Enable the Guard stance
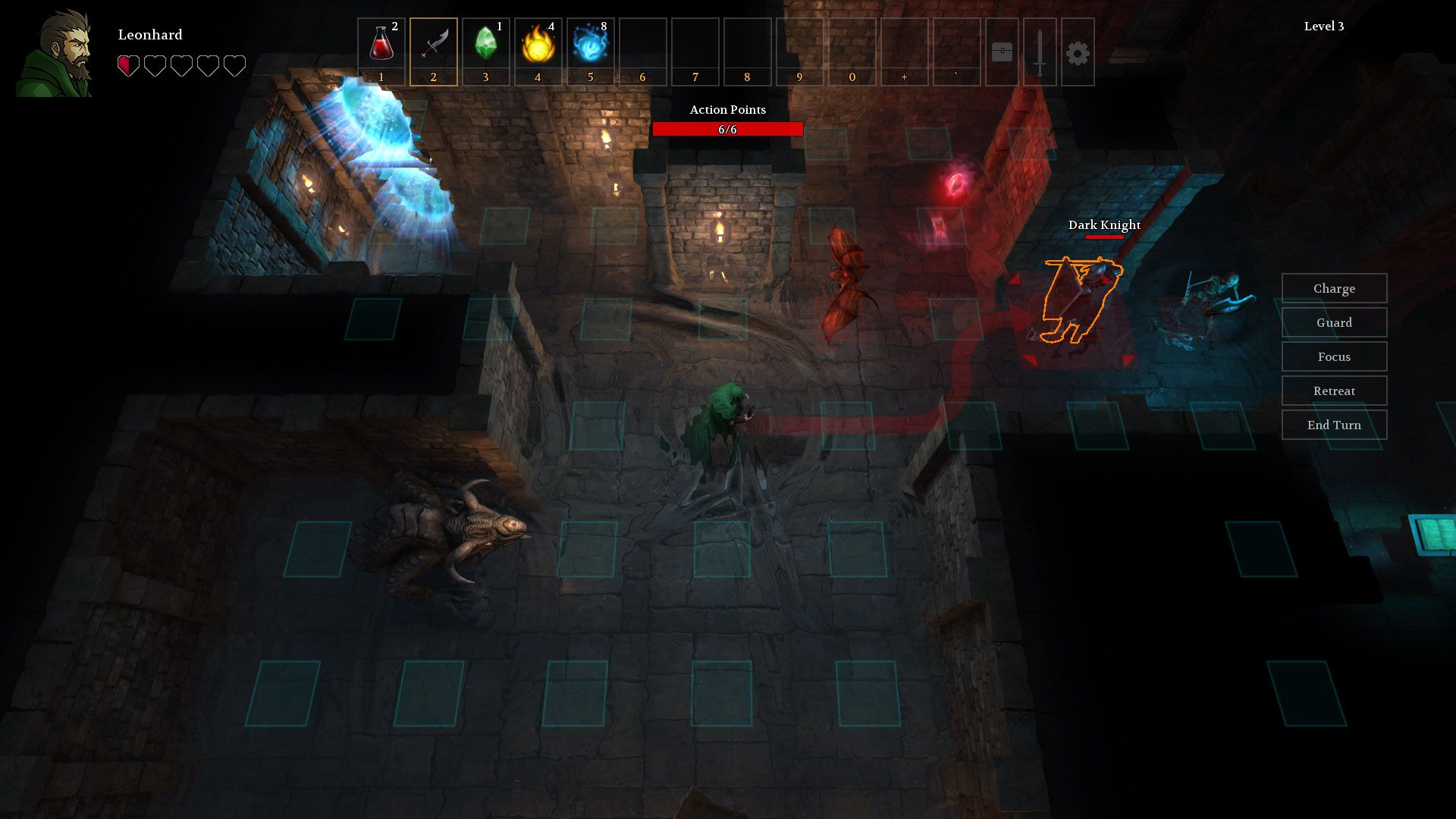Viewport: 1456px width, 819px height. tap(1334, 322)
